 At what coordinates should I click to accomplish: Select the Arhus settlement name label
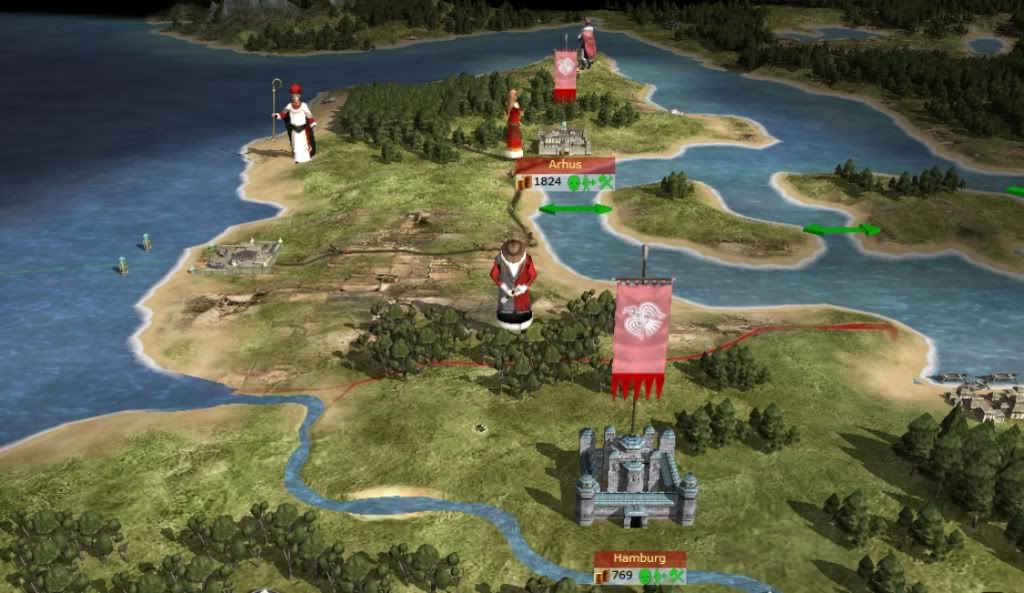[x=565, y=165]
